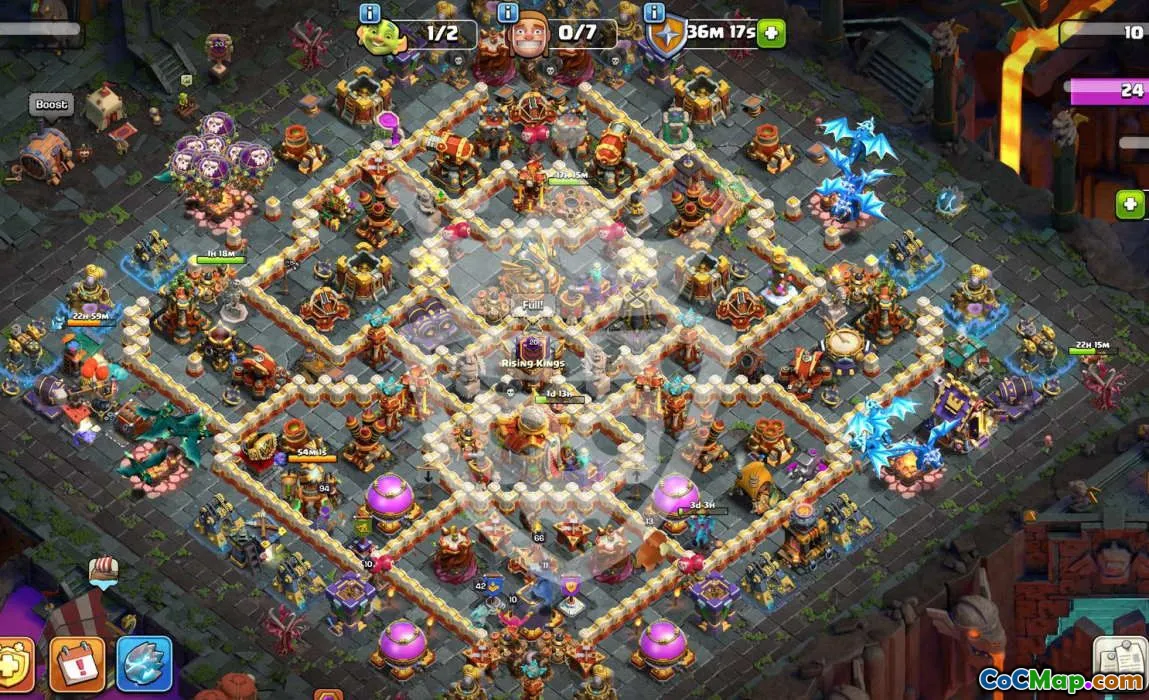The height and width of the screenshot is (700, 1149).
Task: Tap the shield icon with the star
Action: tap(665, 35)
